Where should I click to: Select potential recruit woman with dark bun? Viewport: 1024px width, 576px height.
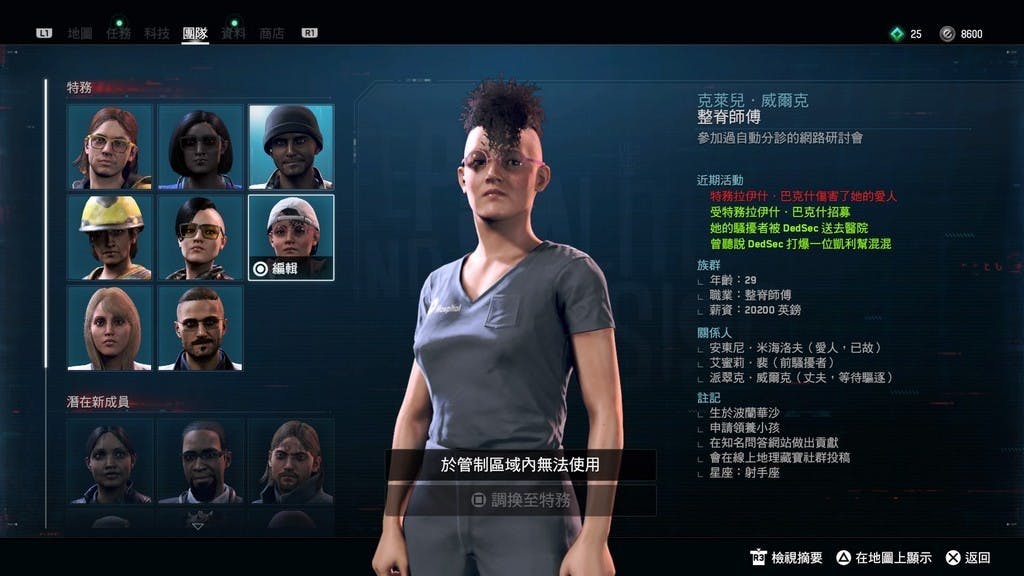110,460
